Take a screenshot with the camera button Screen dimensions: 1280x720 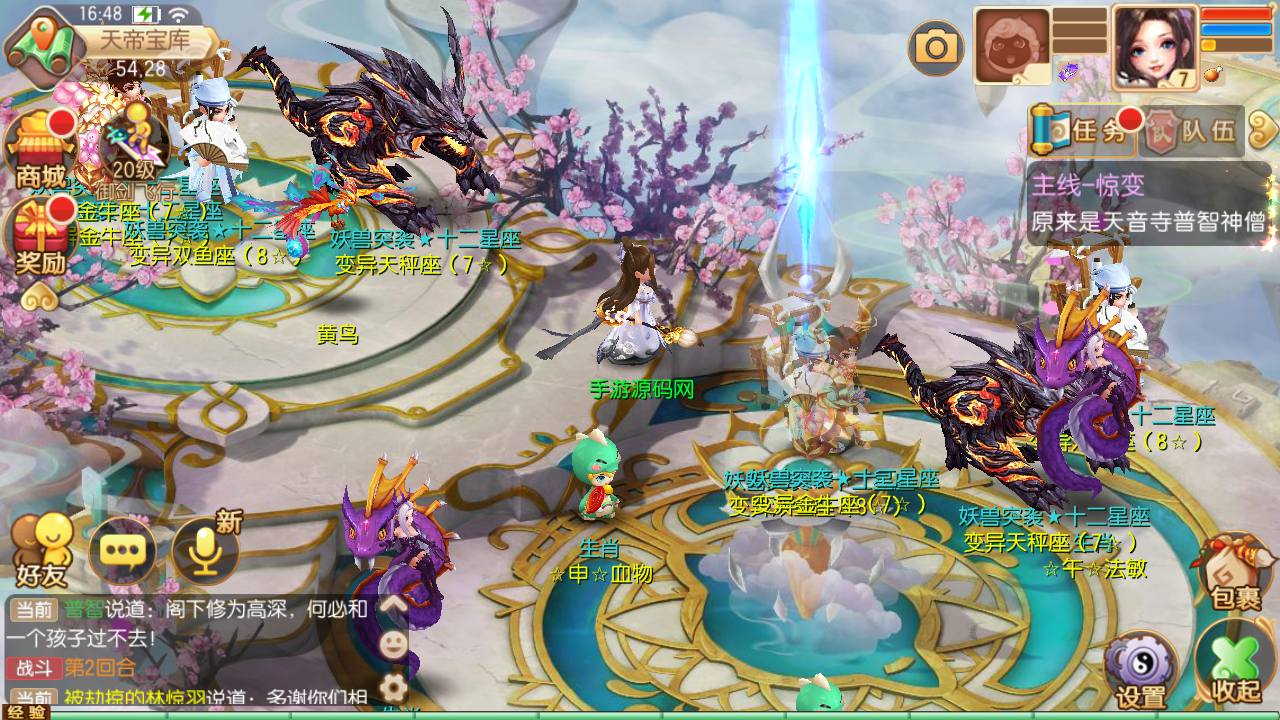[936, 47]
